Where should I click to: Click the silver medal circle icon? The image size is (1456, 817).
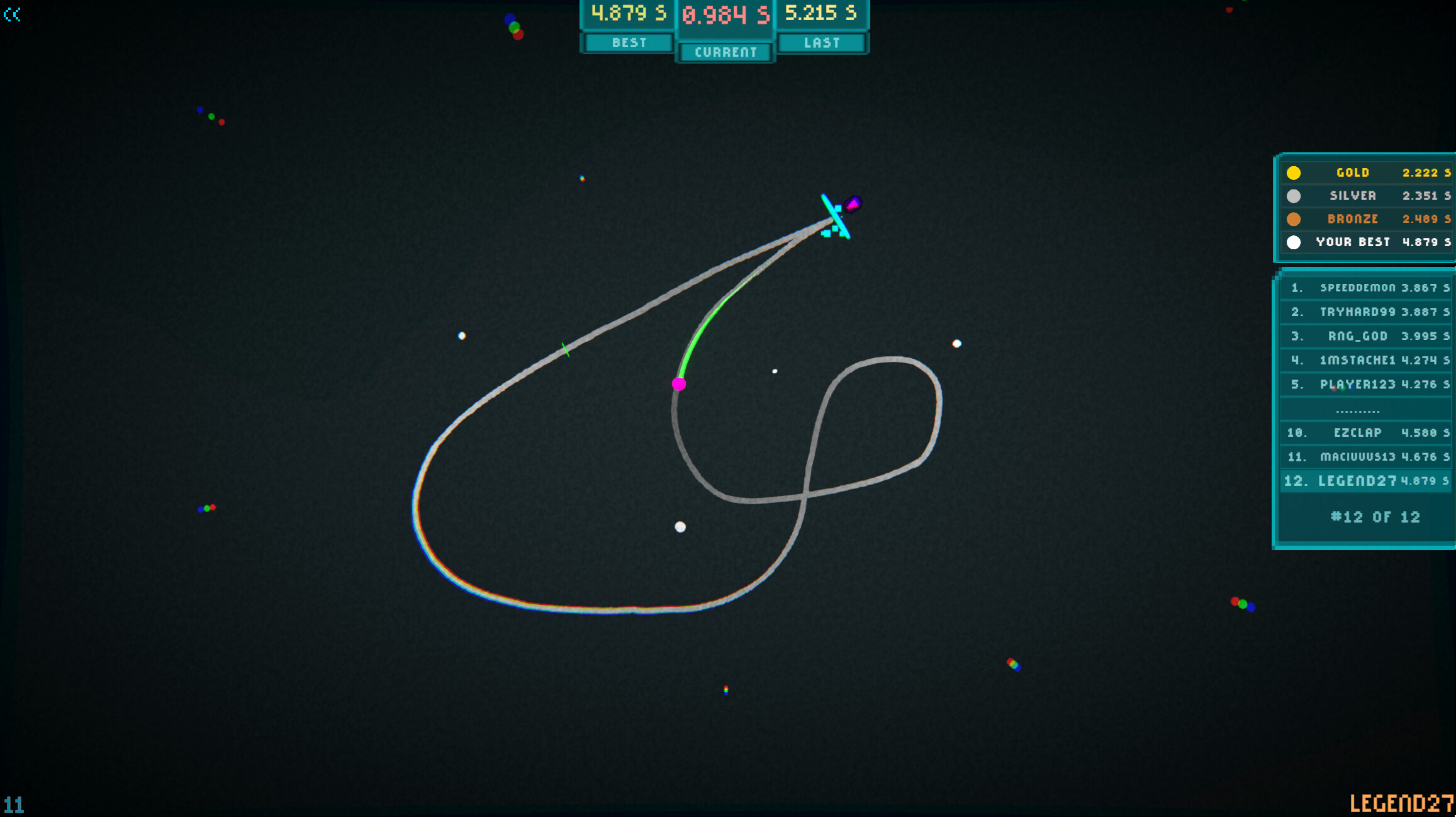pos(1295,195)
